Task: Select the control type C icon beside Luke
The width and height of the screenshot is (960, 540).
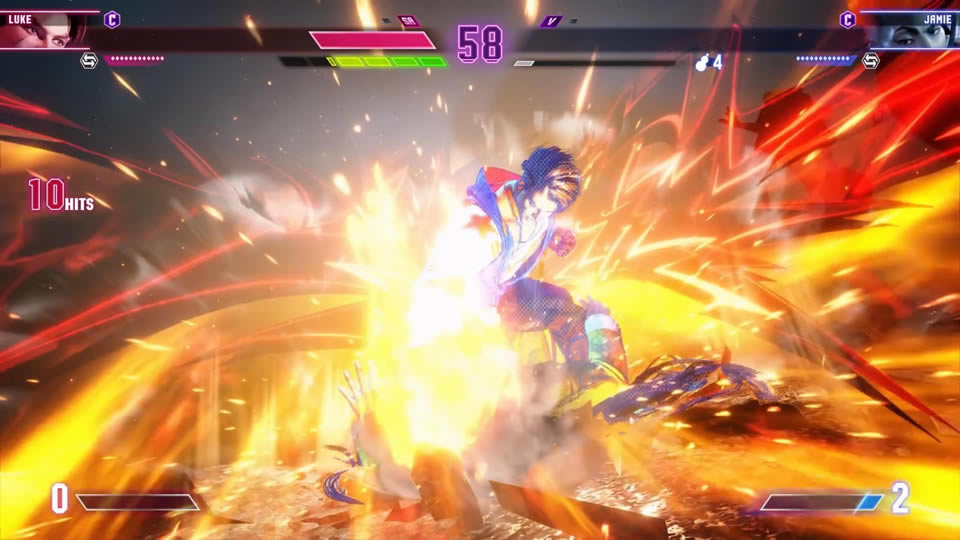Action: coord(112,19)
